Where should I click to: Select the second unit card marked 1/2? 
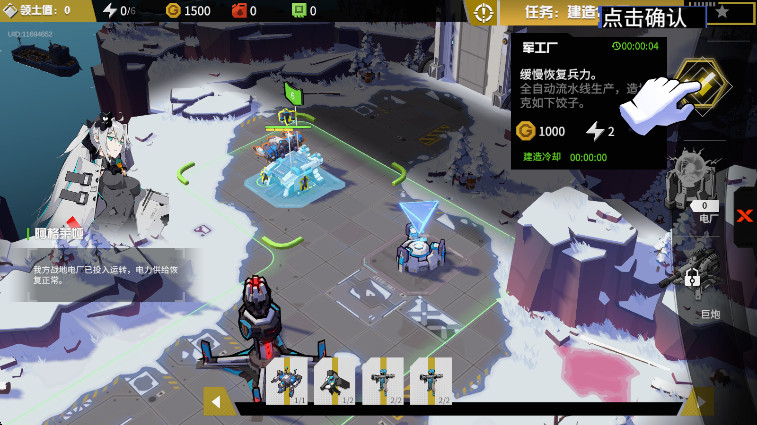coord(333,381)
